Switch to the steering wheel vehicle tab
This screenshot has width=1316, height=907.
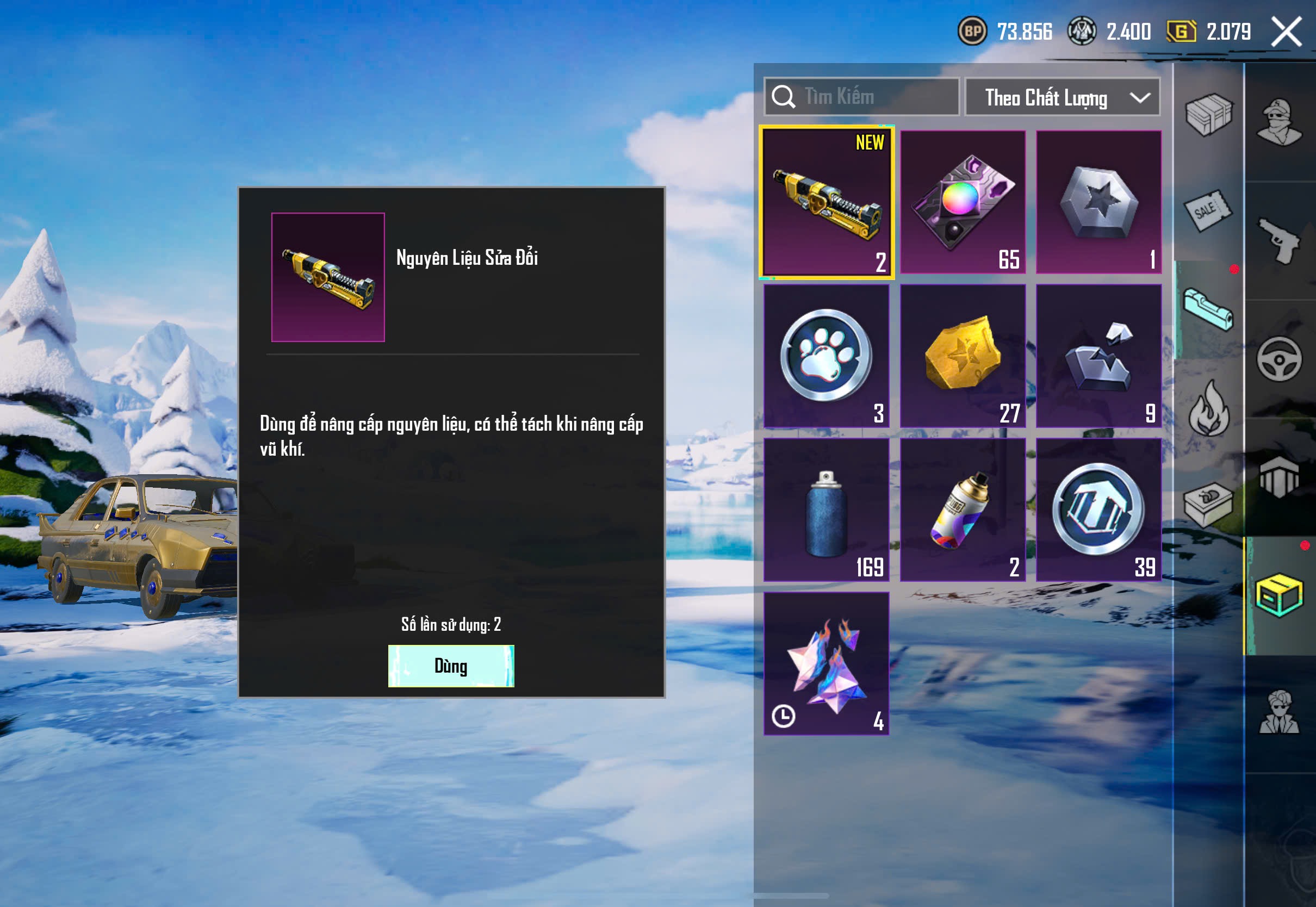pos(1279,359)
